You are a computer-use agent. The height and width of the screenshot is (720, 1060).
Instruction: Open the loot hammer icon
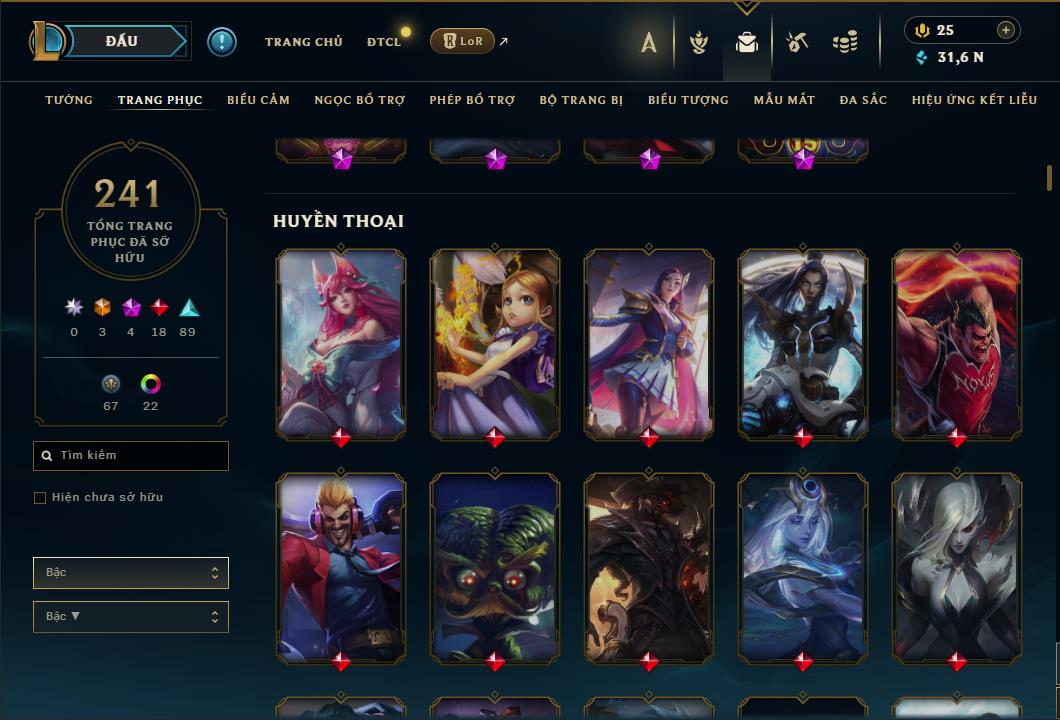click(797, 42)
